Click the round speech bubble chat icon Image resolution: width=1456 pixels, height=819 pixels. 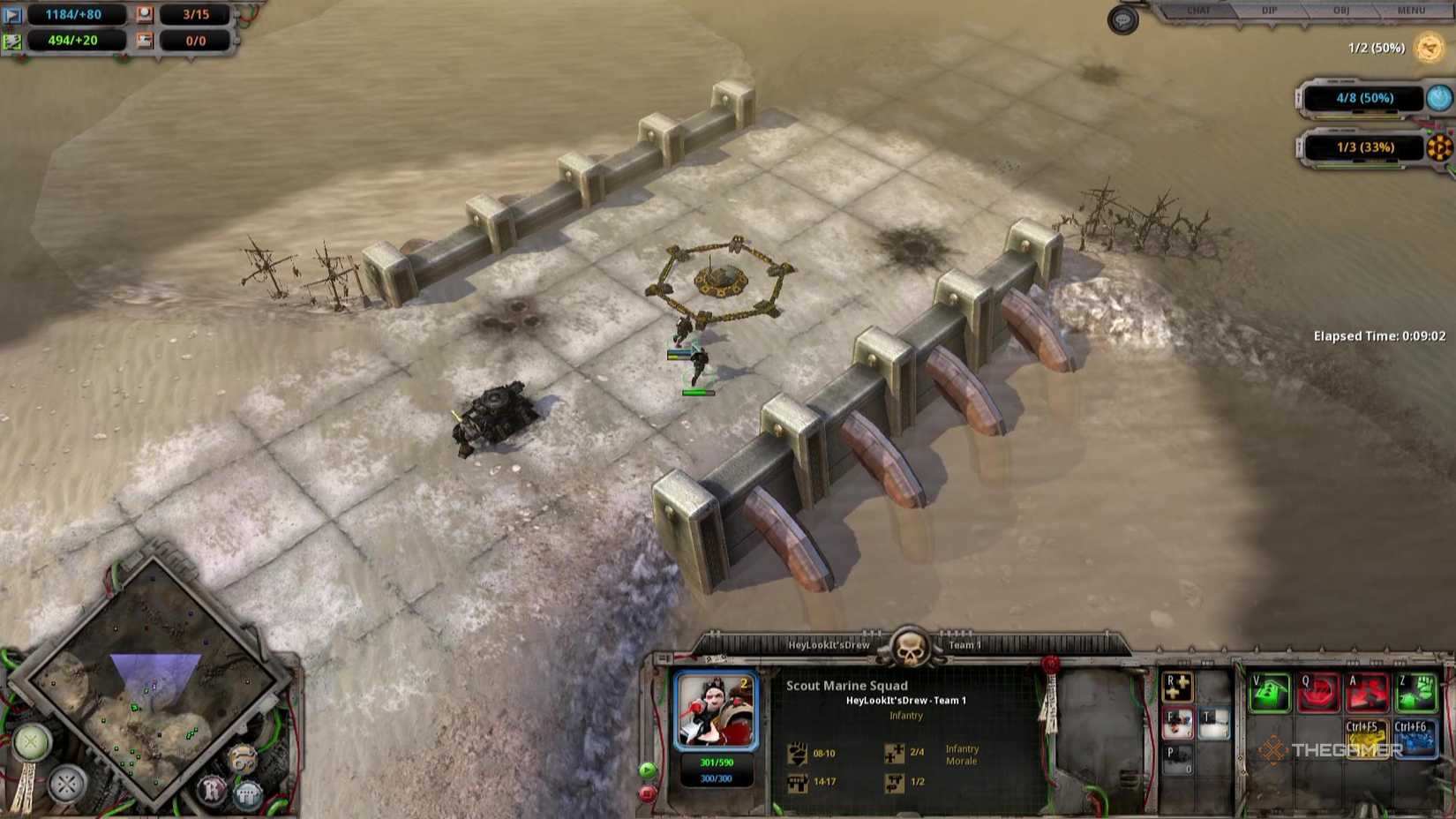tap(1122, 20)
